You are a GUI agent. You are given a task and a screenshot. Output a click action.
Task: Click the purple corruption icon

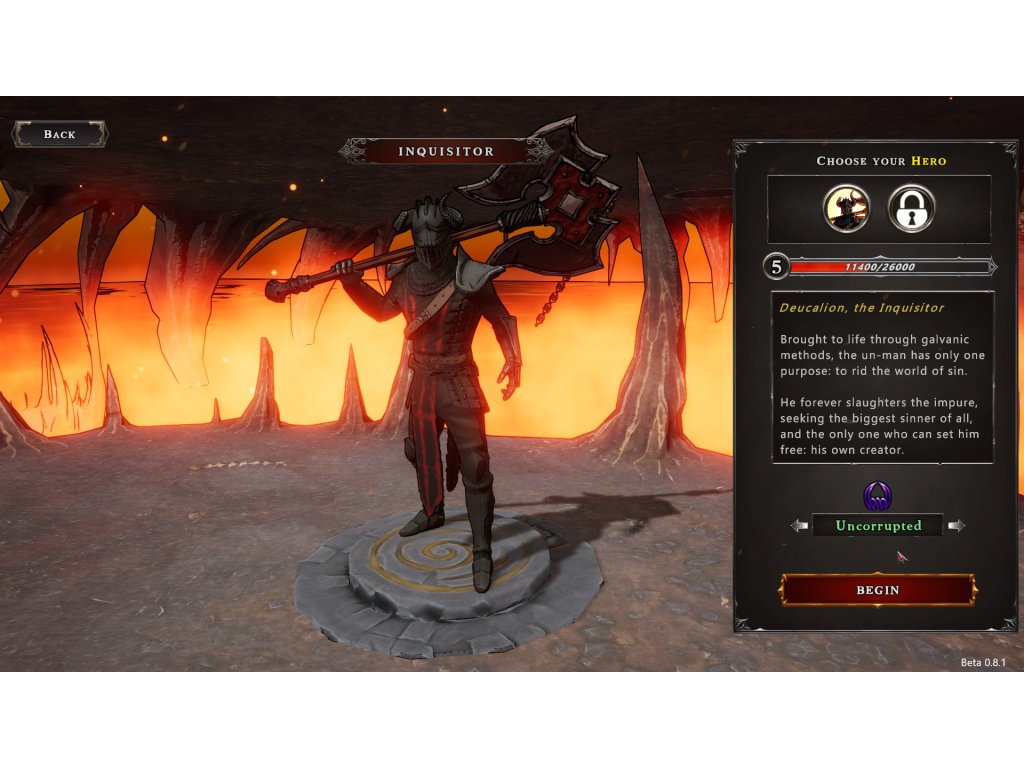tap(877, 496)
